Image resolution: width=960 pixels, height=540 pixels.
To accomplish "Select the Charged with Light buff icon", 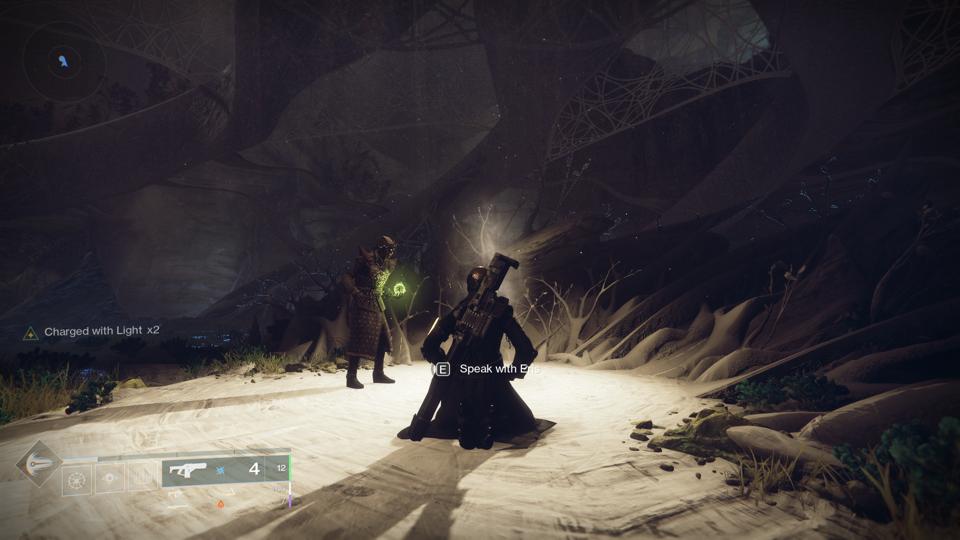I will [31, 331].
